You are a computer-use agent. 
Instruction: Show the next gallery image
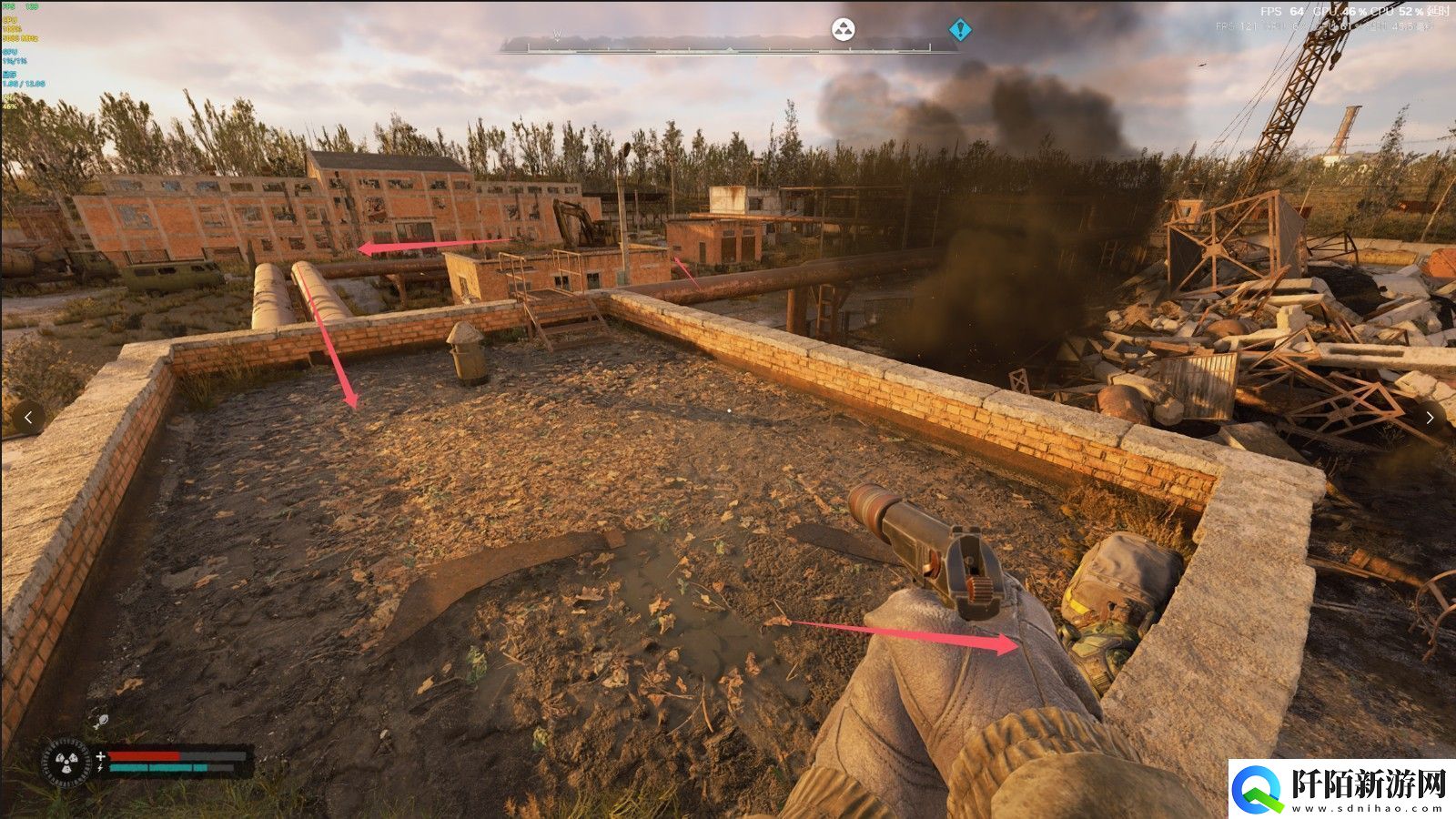click(x=1430, y=418)
